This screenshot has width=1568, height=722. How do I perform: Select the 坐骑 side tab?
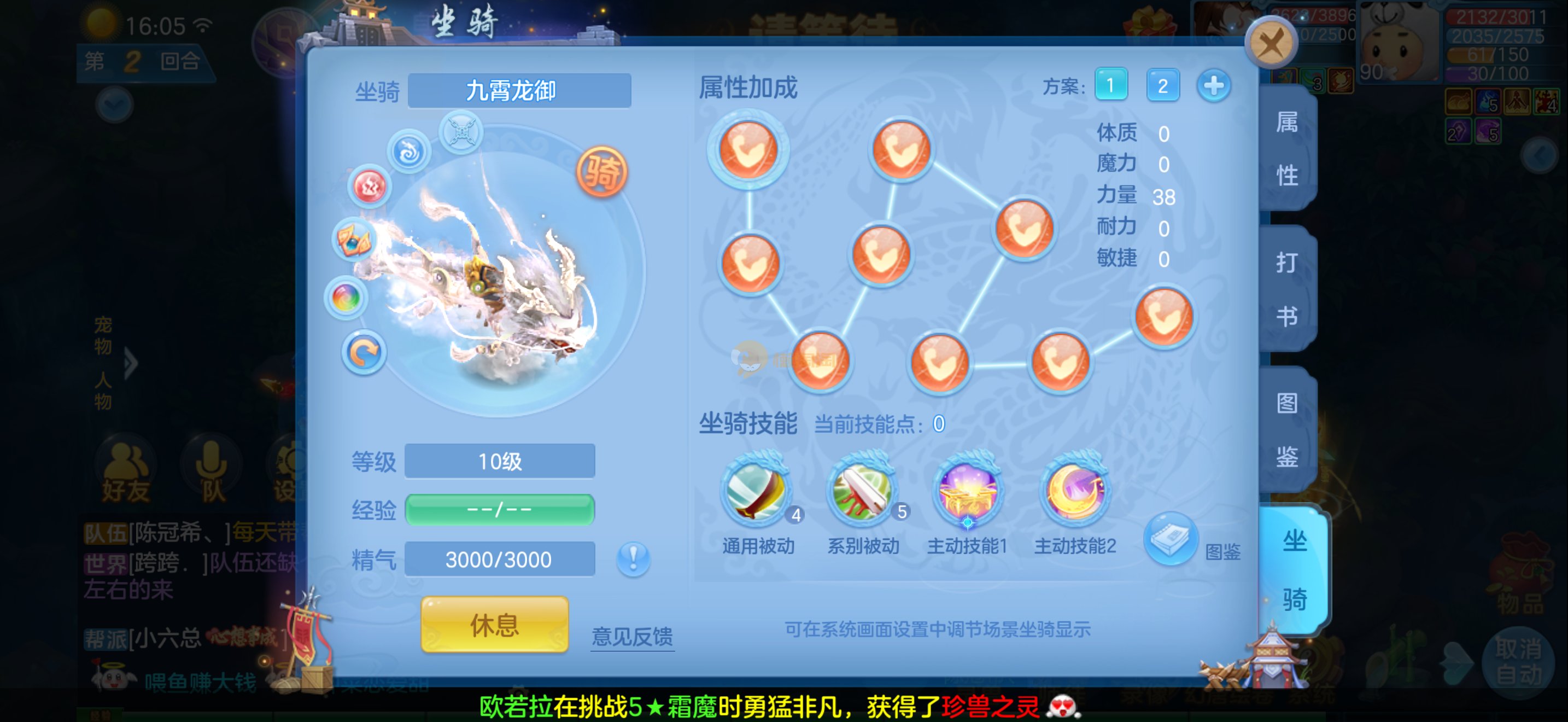[1294, 569]
